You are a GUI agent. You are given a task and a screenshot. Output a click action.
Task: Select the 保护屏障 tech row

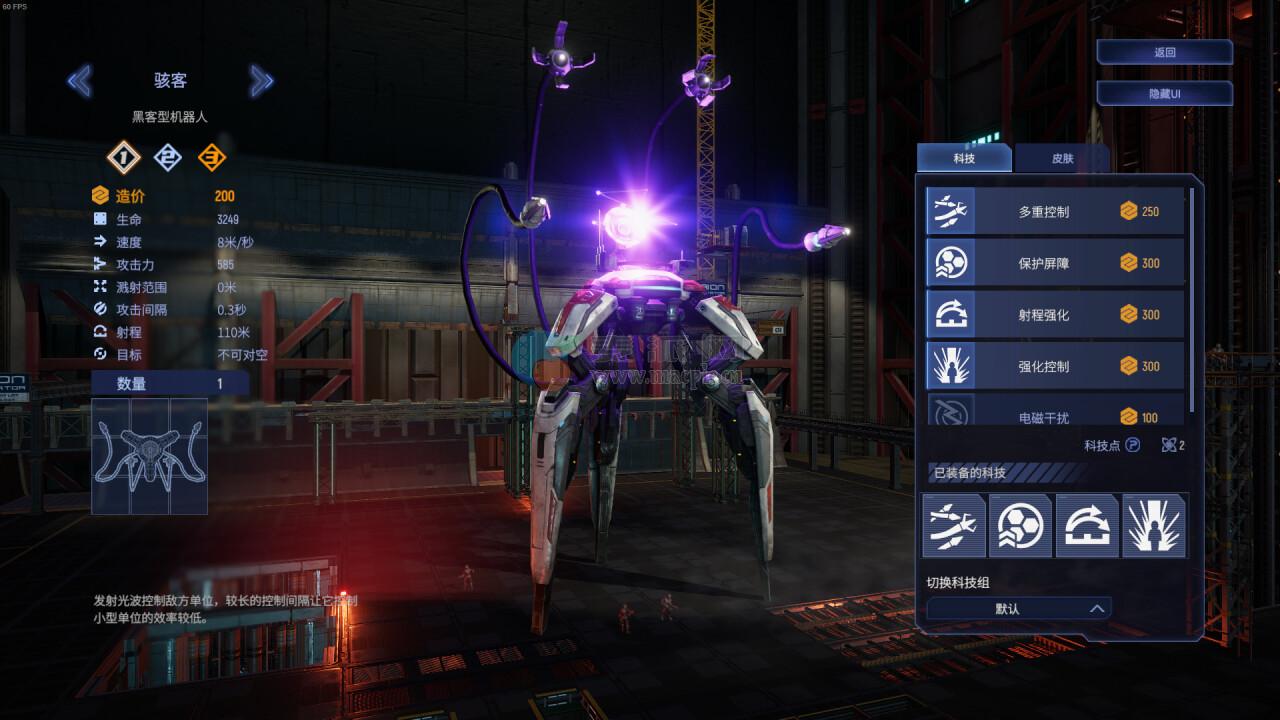1055,263
